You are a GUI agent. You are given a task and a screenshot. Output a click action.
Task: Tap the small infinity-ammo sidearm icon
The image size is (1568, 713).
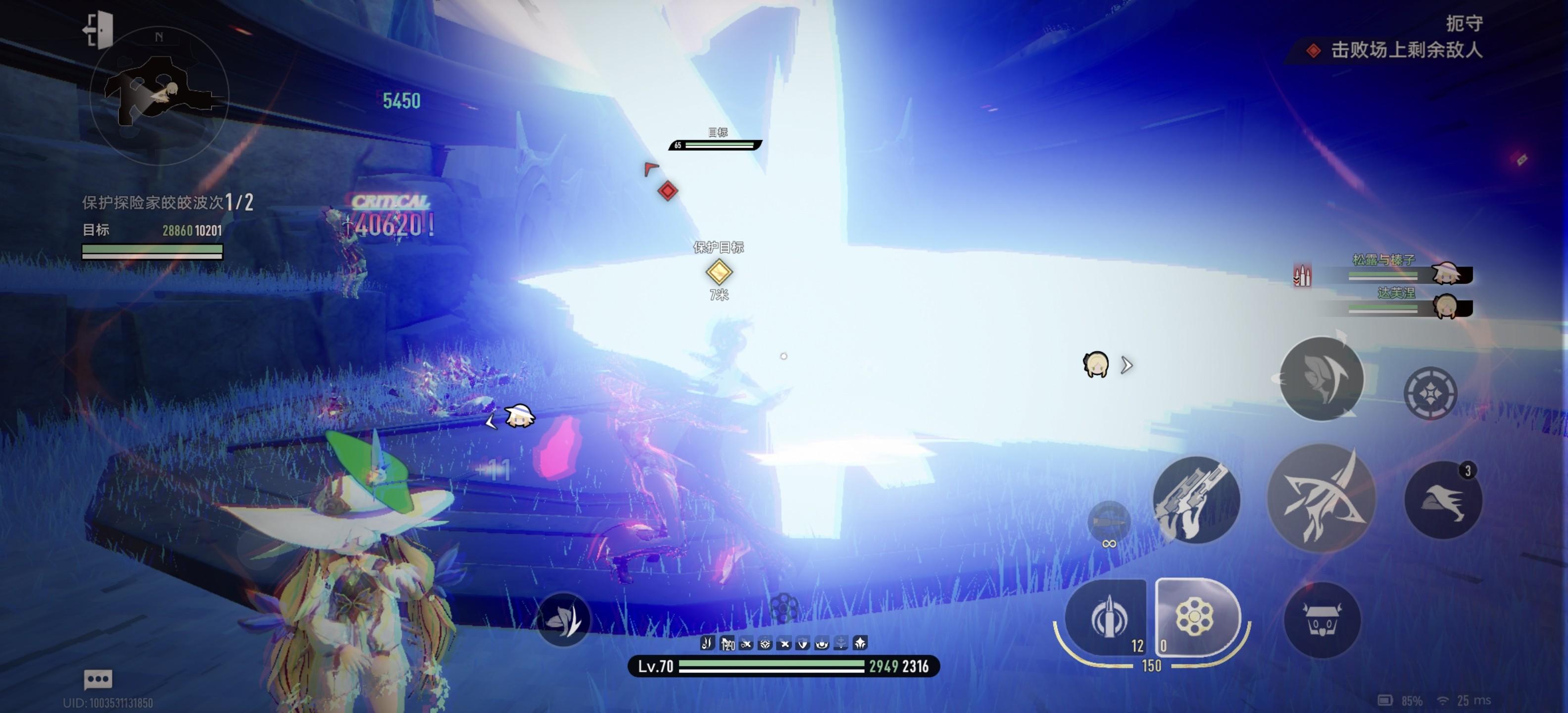[x=1109, y=522]
